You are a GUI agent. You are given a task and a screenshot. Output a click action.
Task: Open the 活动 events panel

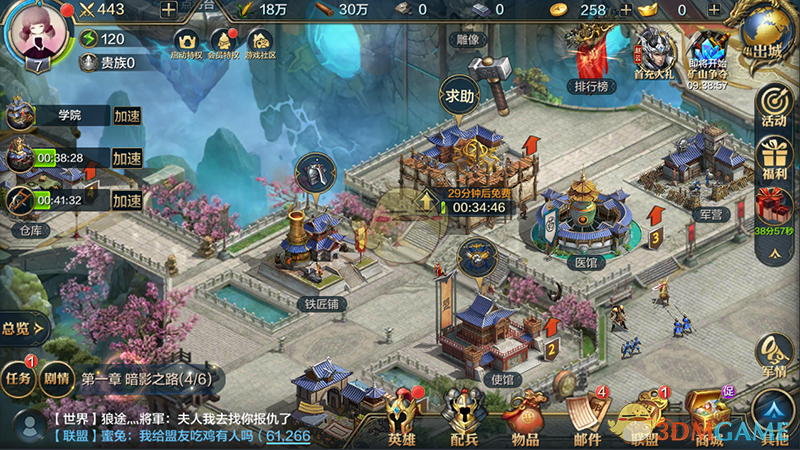(773, 105)
